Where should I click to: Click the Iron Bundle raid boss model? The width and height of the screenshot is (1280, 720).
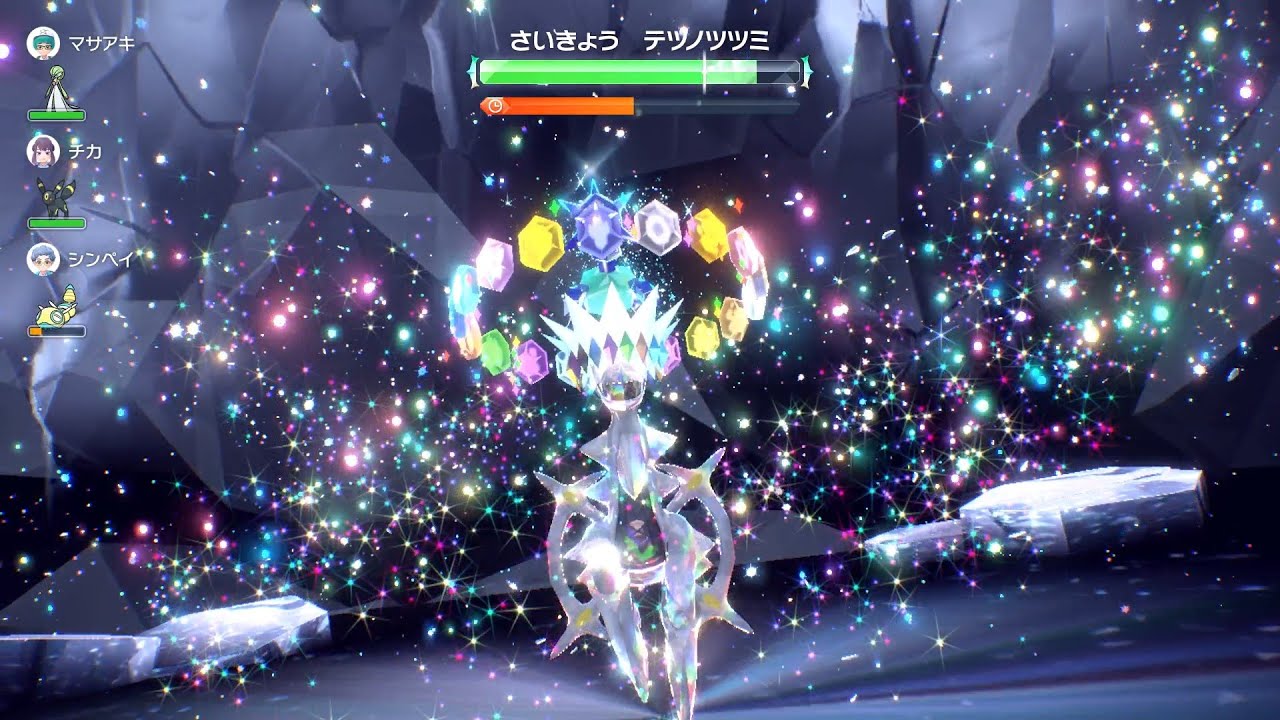point(637,520)
